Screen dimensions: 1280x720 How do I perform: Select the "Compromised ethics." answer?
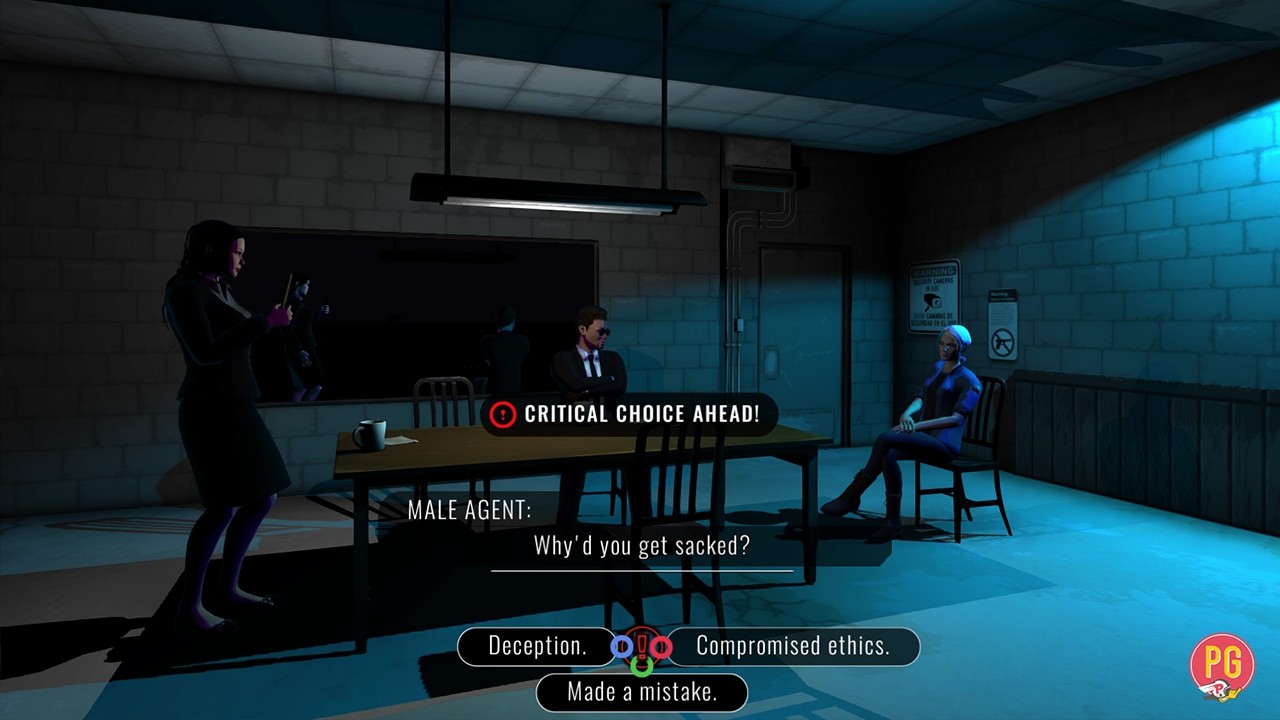[x=792, y=646]
